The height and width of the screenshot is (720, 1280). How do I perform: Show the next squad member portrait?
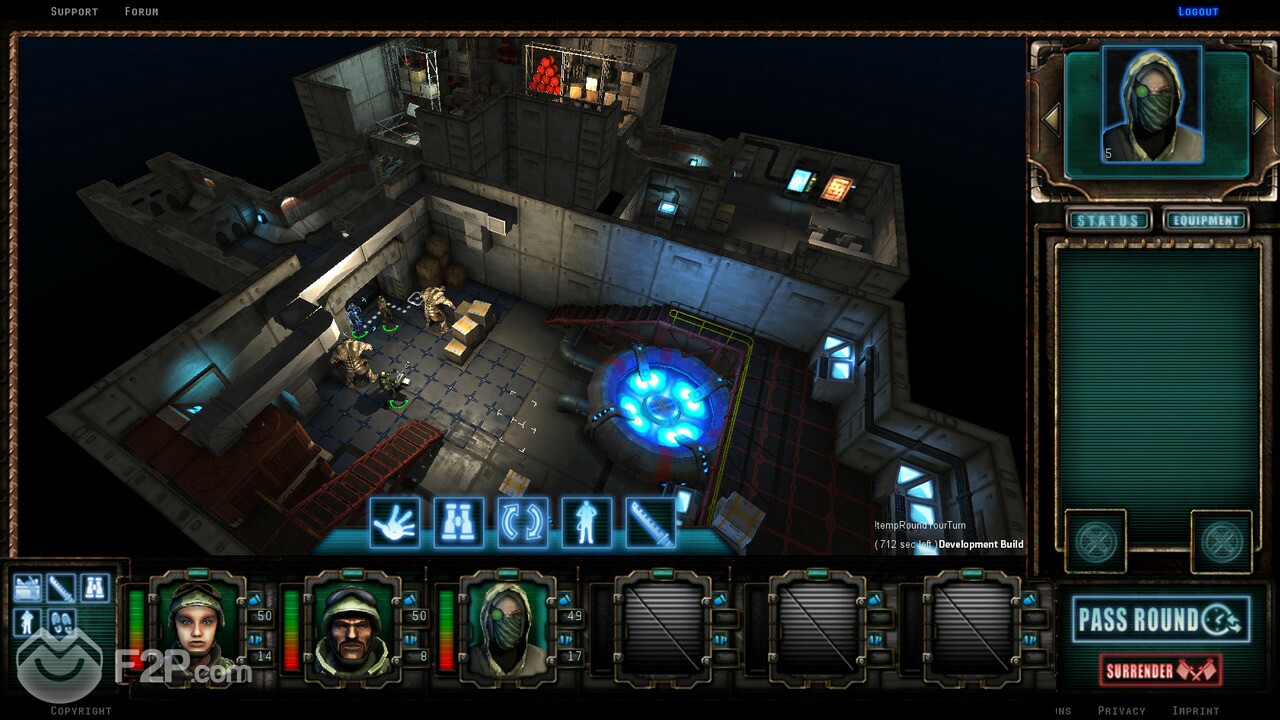point(1261,119)
